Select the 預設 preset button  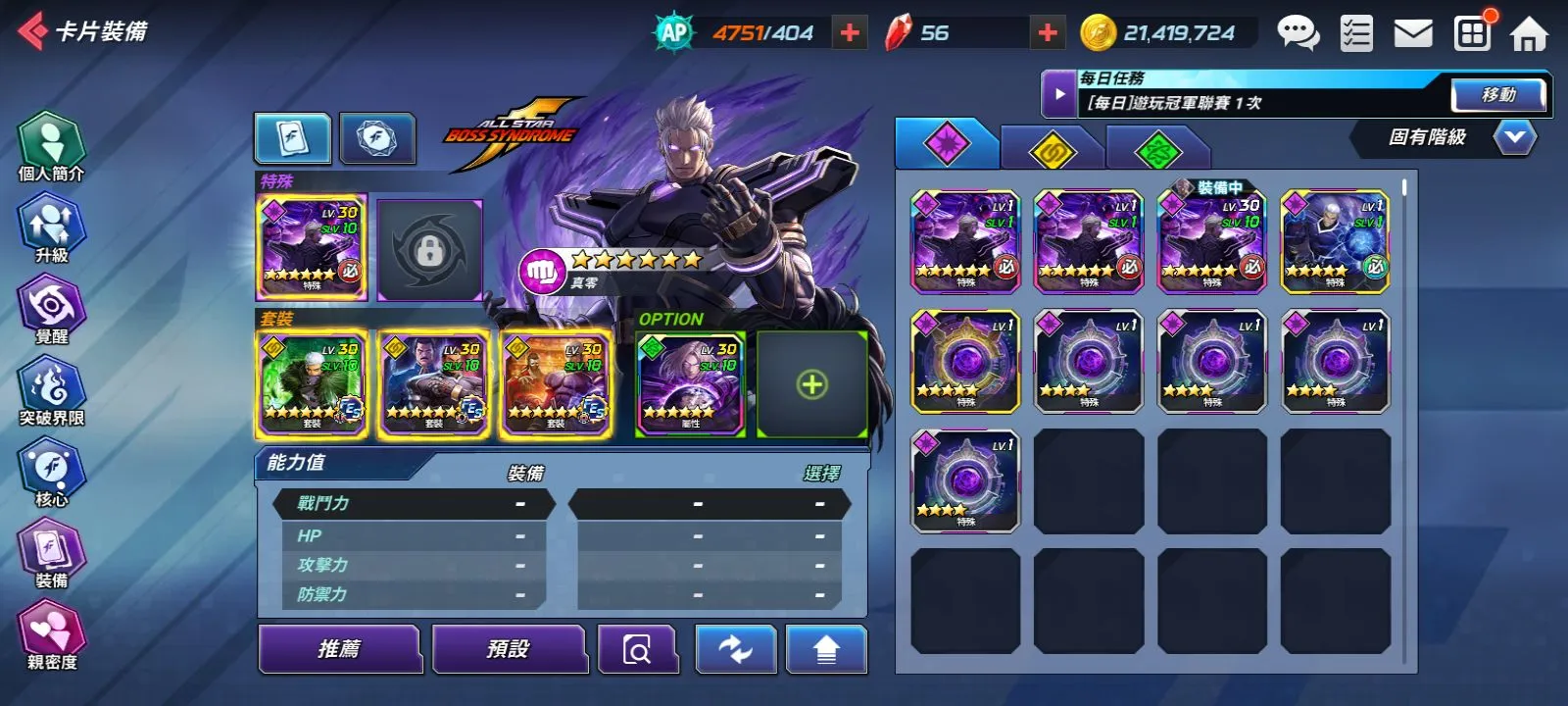(508, 649)
